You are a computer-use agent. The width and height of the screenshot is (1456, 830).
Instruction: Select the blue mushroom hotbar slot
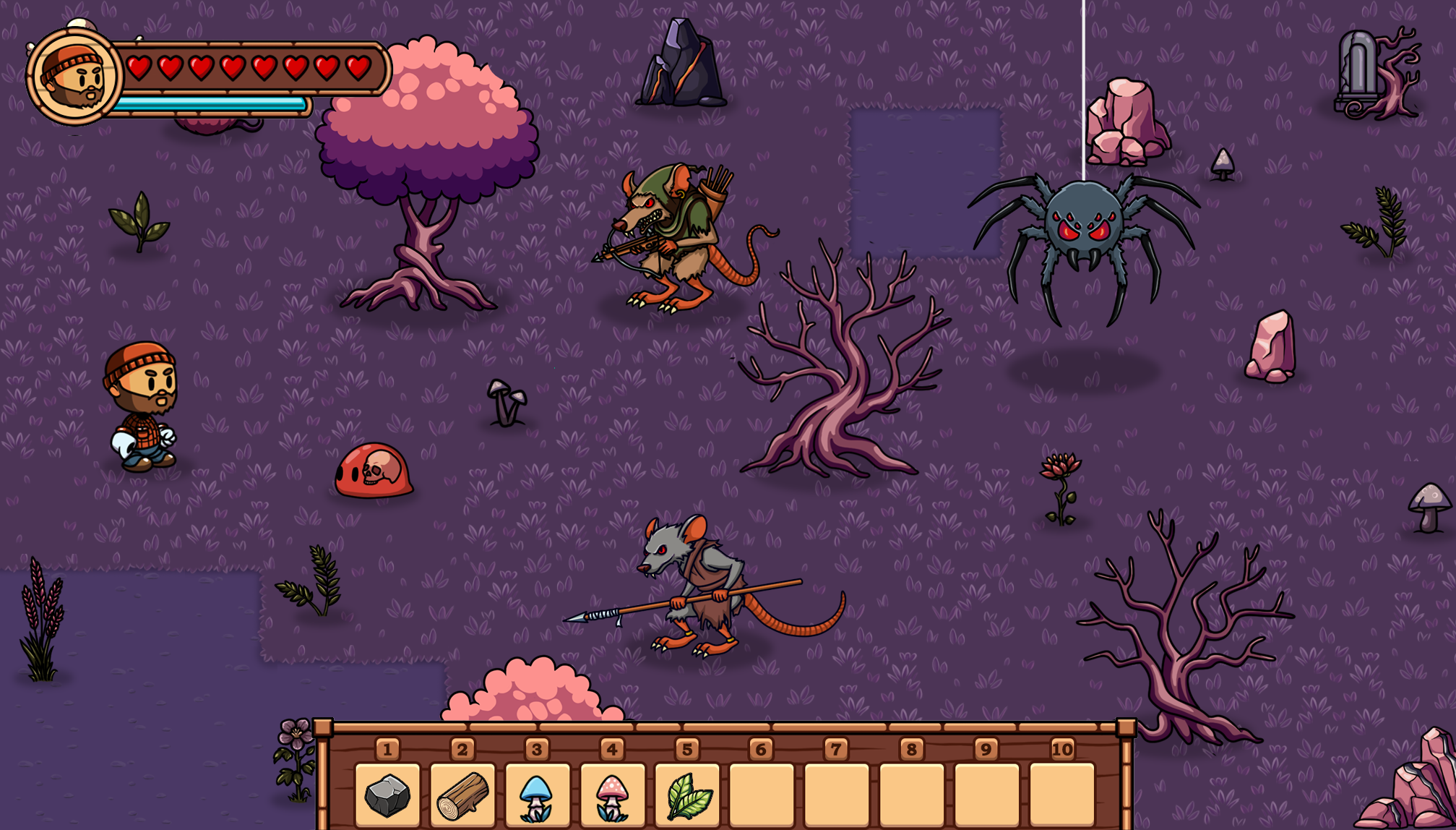(x=537, y=795)
